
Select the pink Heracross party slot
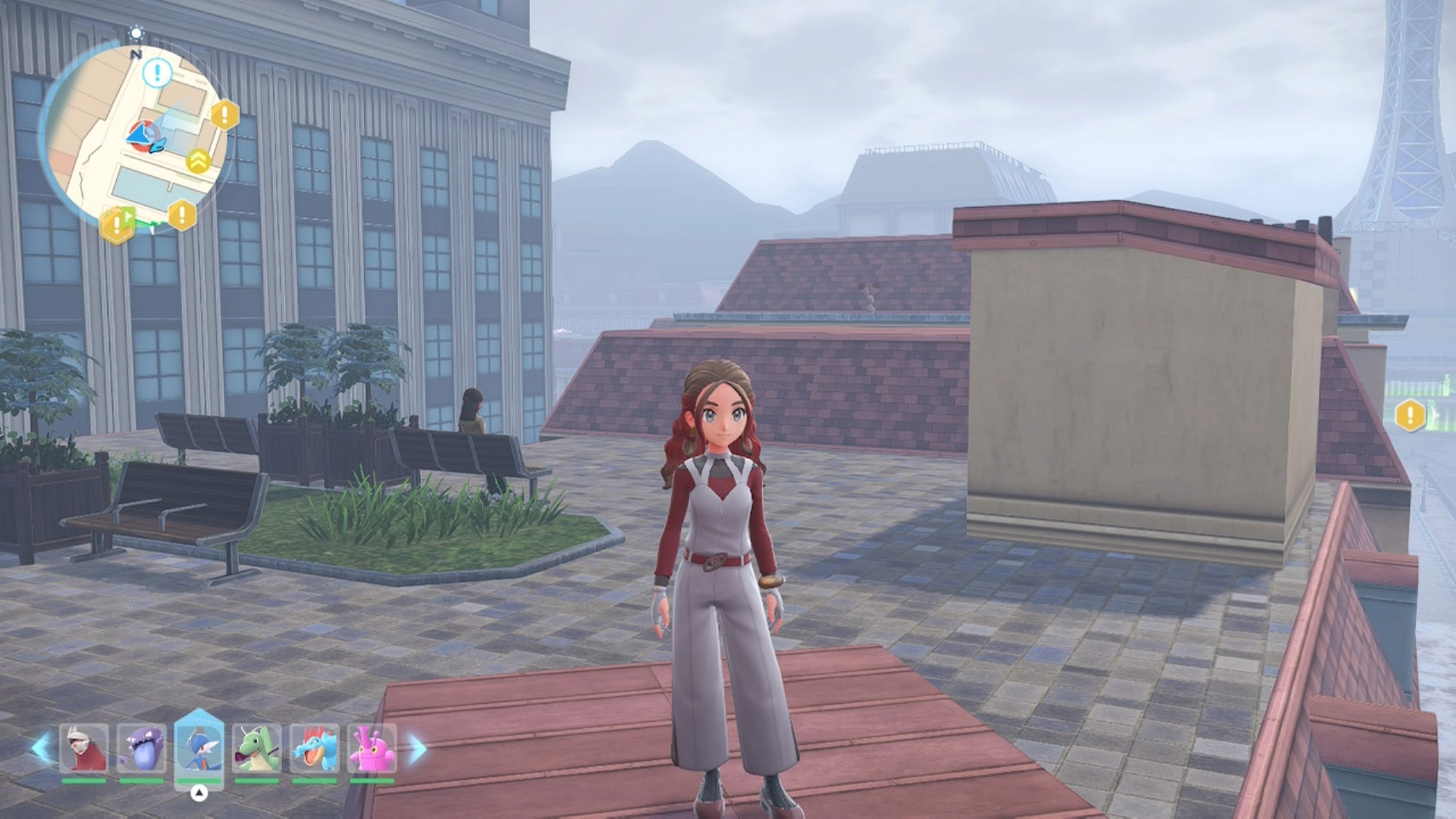point(372,748)
